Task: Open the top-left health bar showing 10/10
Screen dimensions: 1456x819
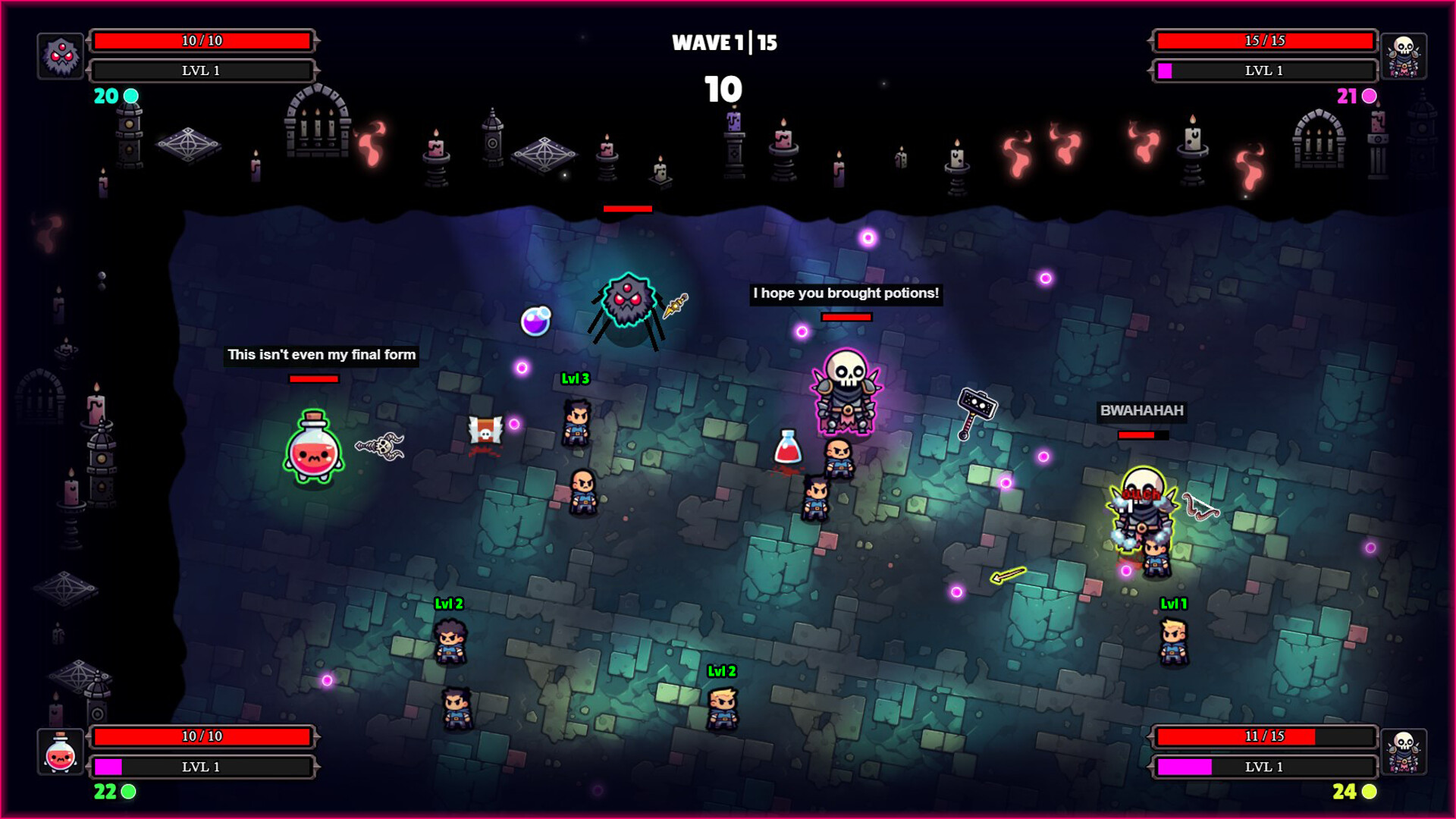Action: (202, 40)
